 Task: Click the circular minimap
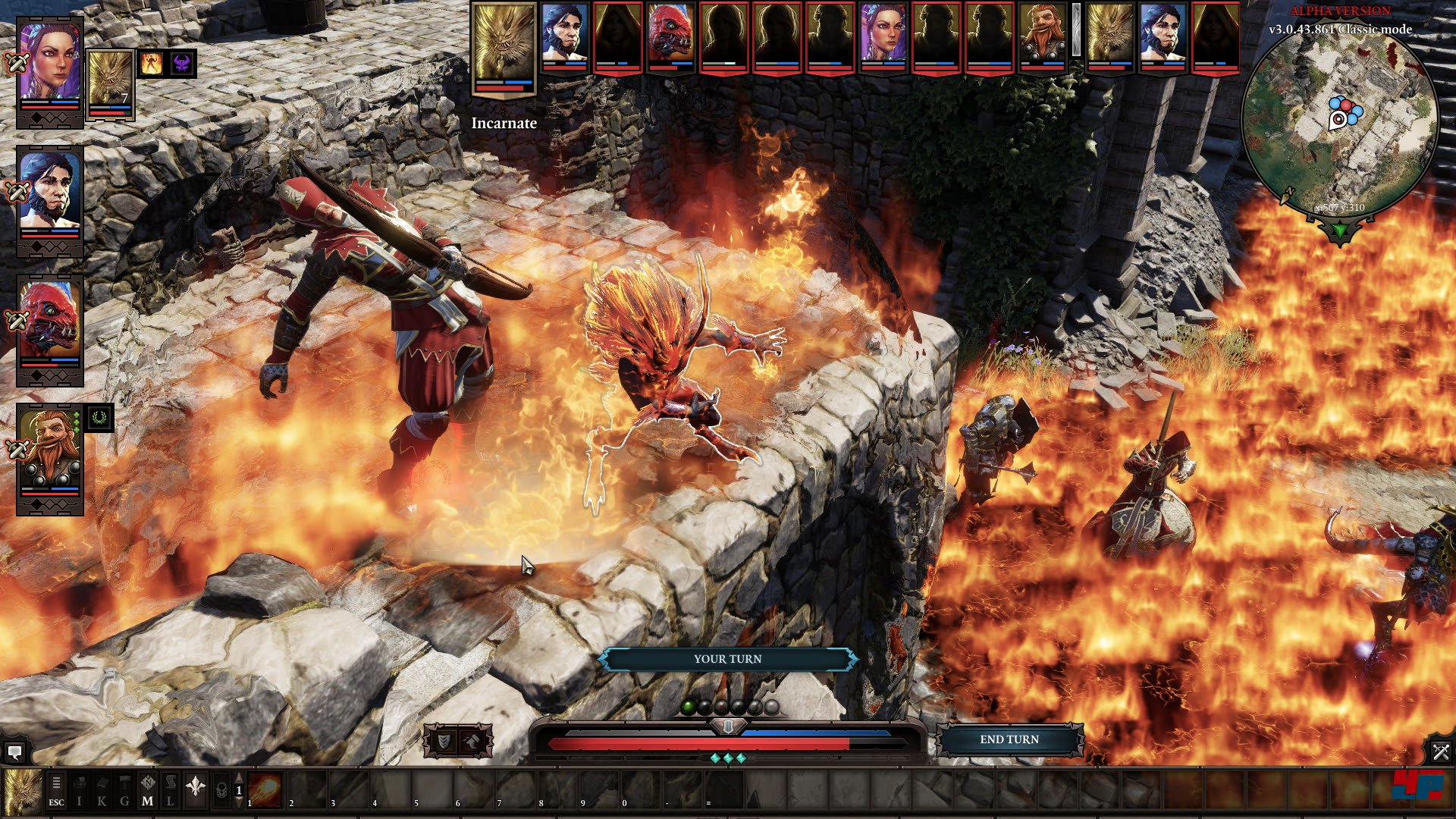[x=1340, y=121]
